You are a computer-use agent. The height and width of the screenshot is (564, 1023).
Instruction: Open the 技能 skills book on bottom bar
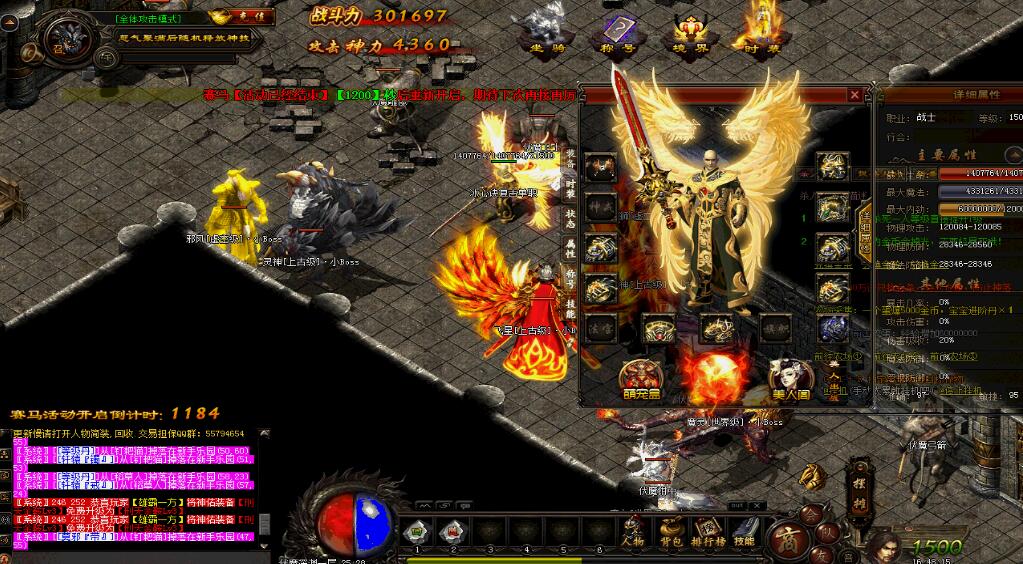(x=744, y=530)
